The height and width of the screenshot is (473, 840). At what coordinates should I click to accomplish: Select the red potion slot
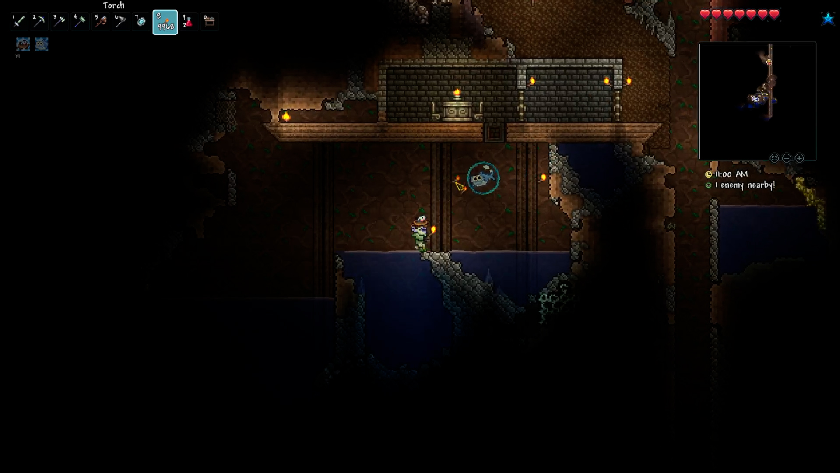(187, 21)
